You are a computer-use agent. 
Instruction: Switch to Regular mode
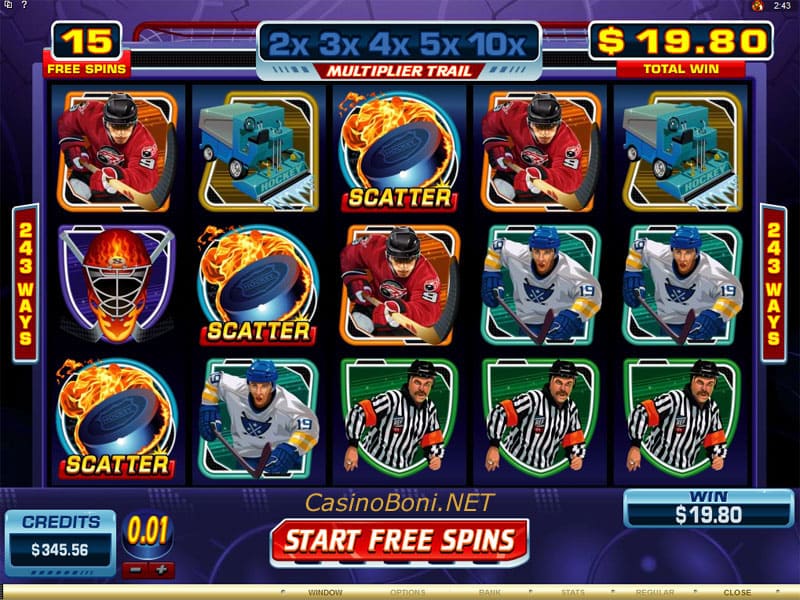point(656,593)
